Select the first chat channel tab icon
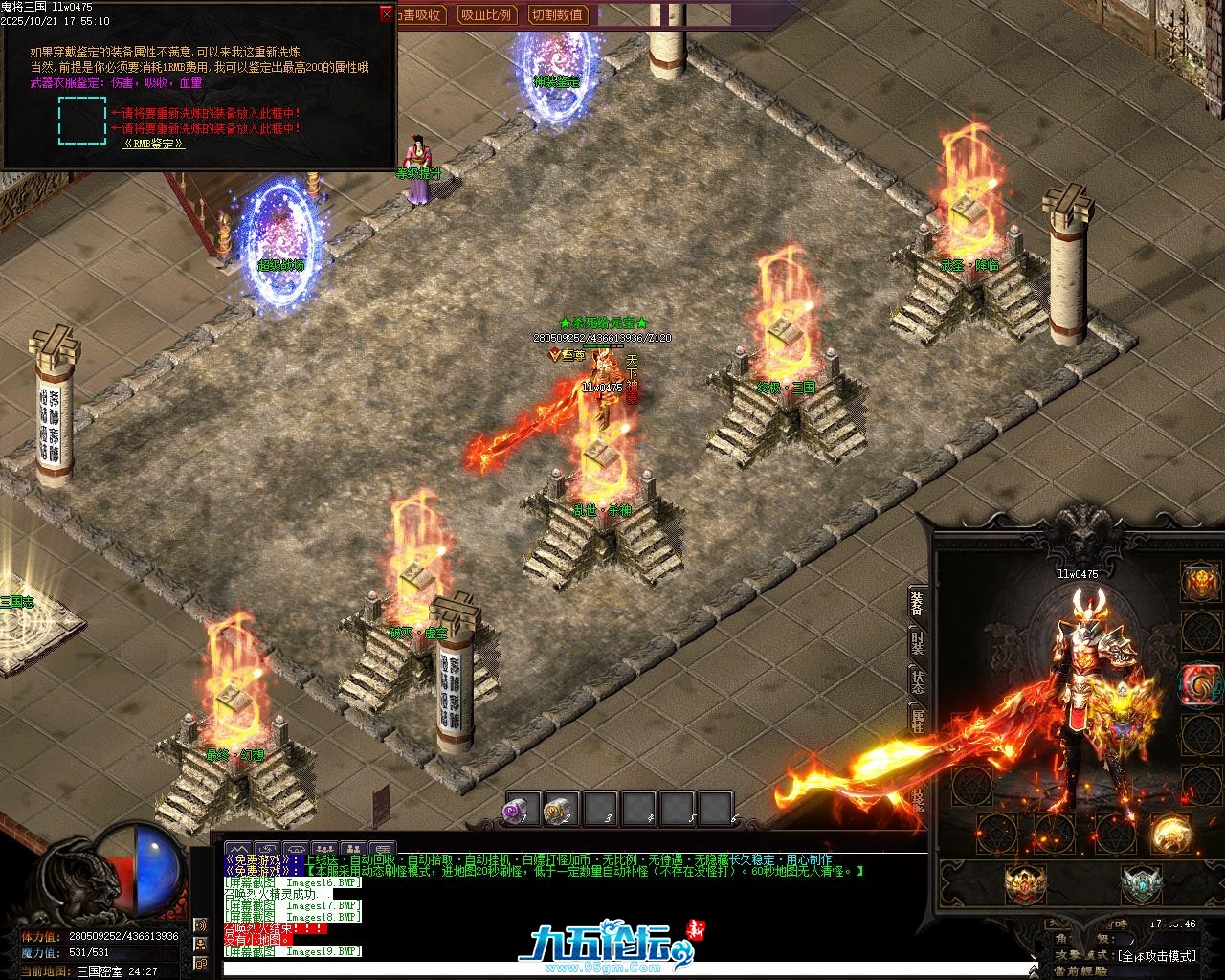 238,849
